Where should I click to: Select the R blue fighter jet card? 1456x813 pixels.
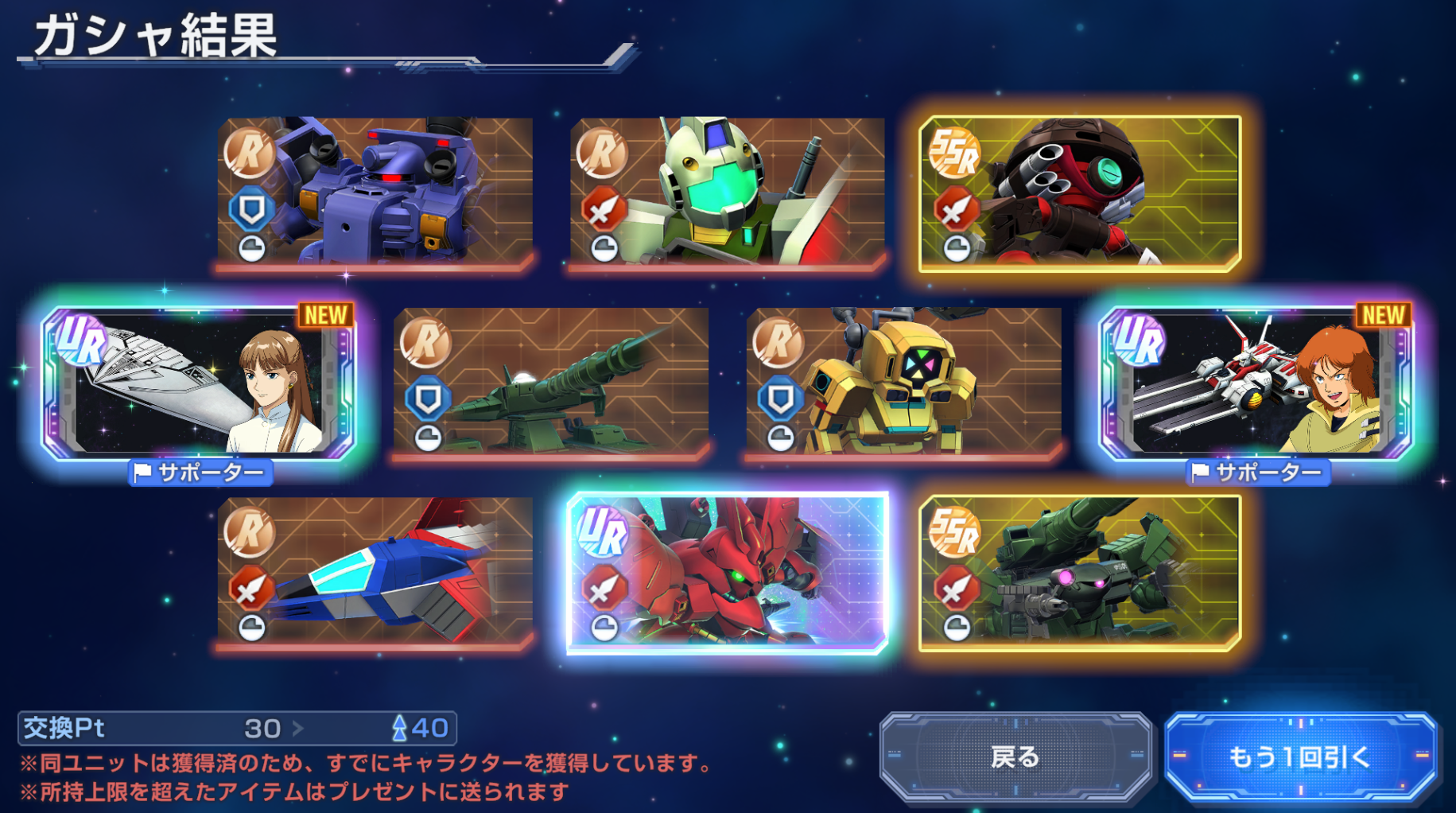click(x=375, y=571)
